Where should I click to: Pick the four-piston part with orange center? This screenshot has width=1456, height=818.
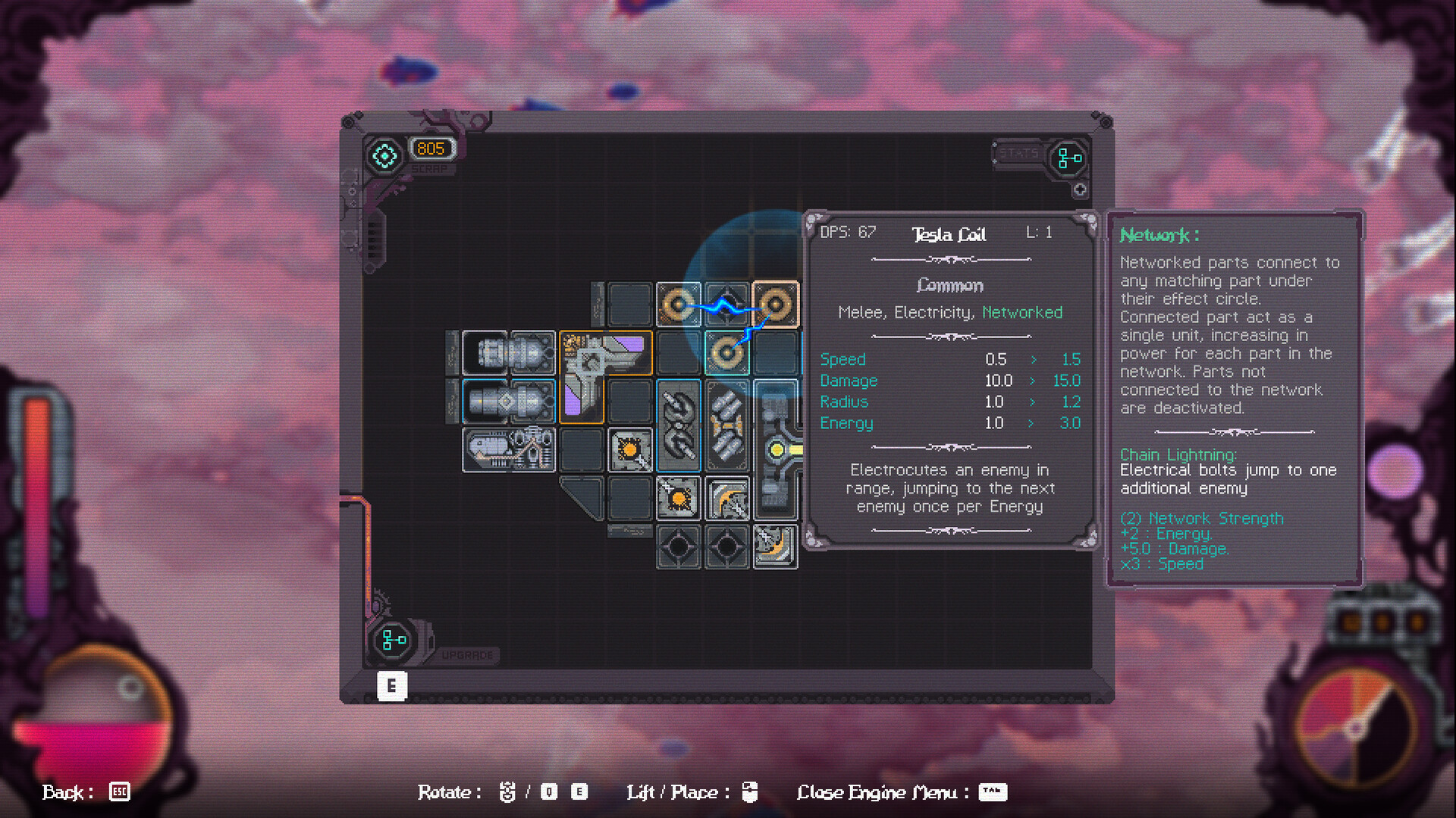726,425
